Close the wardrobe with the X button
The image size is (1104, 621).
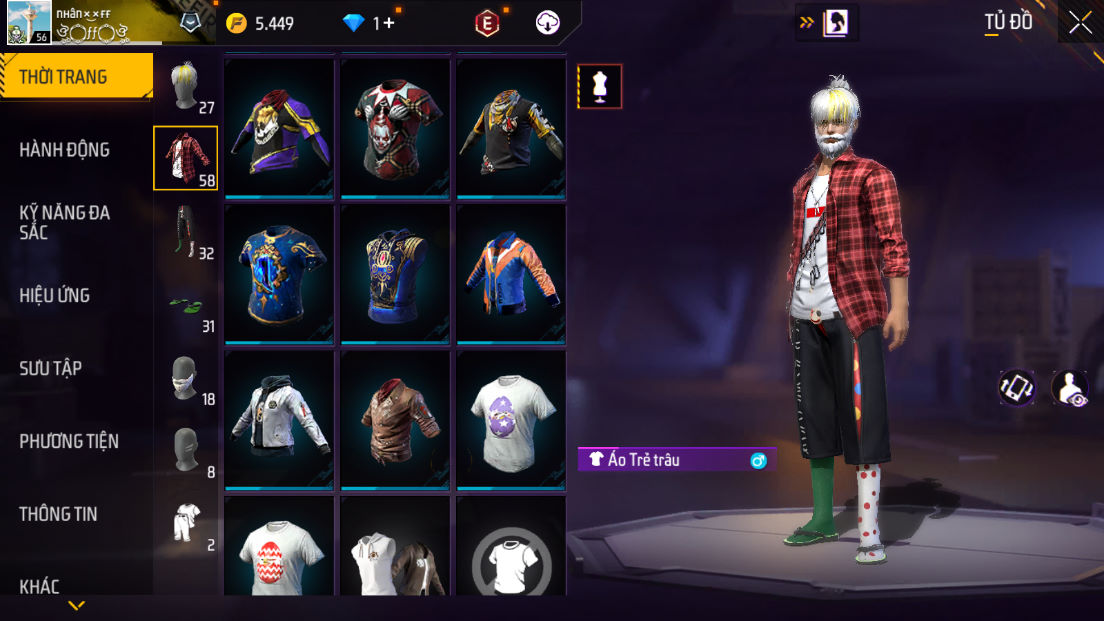(1080, 22)
